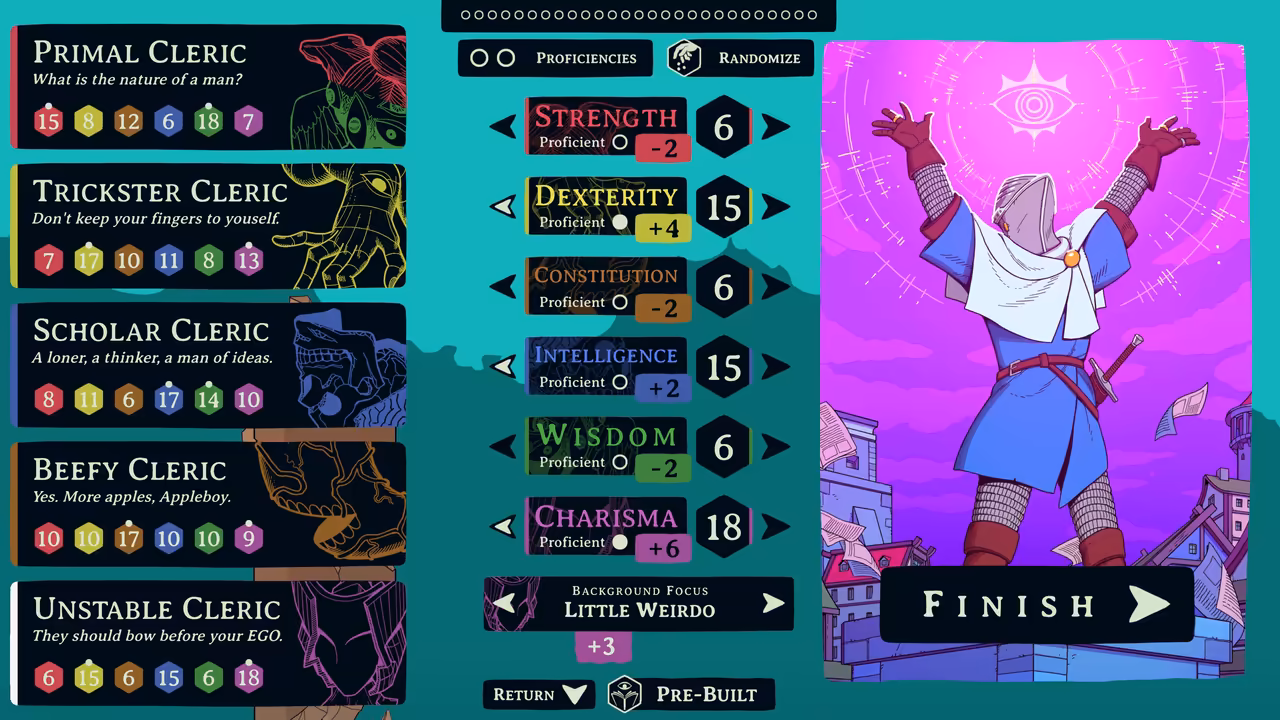
Task: Decrease the Charisma score
Action: tap(503, 527)
